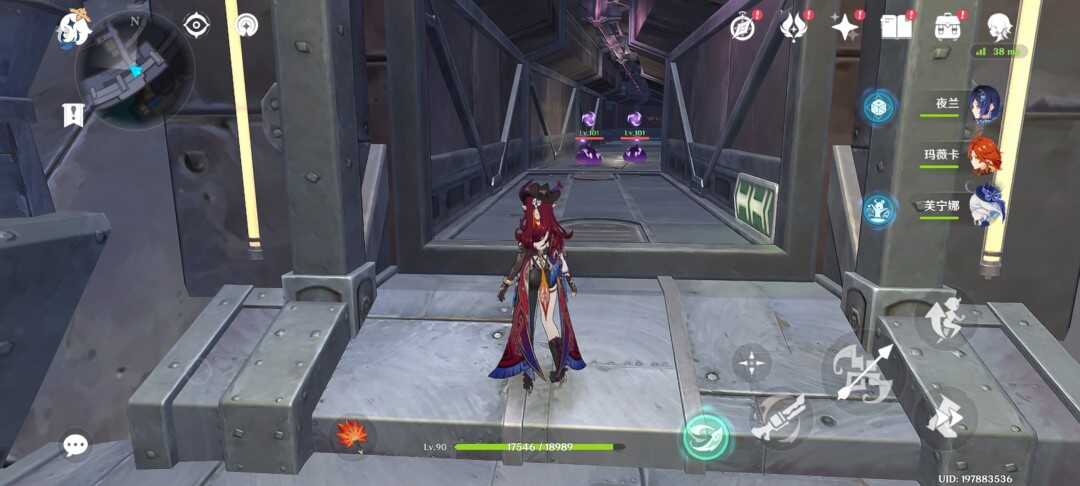Image resolution: width=1080 pixels, height=486 pixels.
Task: Open the backpack inventory icon
Action: (948, 27)
